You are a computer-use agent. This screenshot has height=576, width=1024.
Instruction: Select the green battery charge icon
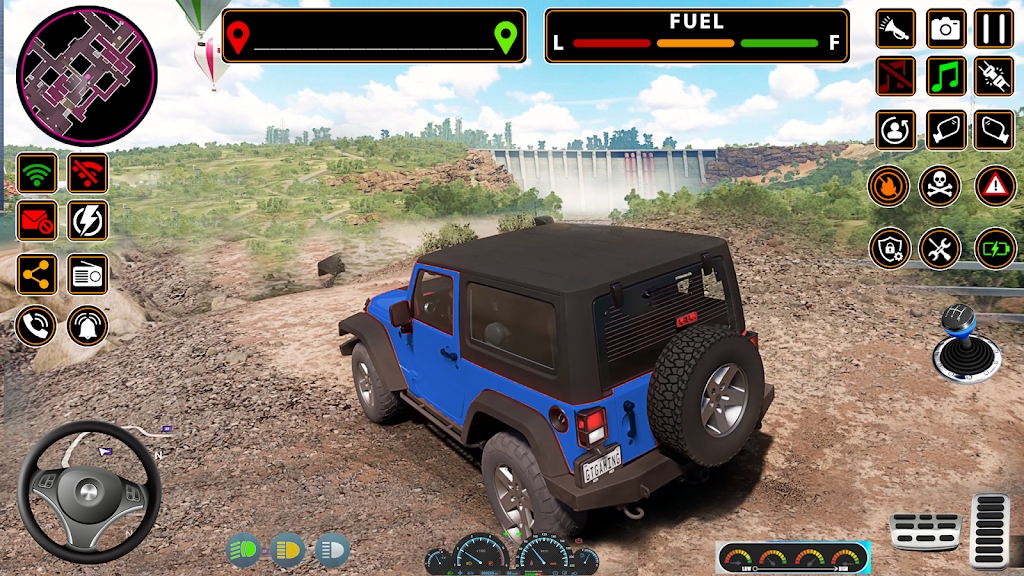(994, 248)
